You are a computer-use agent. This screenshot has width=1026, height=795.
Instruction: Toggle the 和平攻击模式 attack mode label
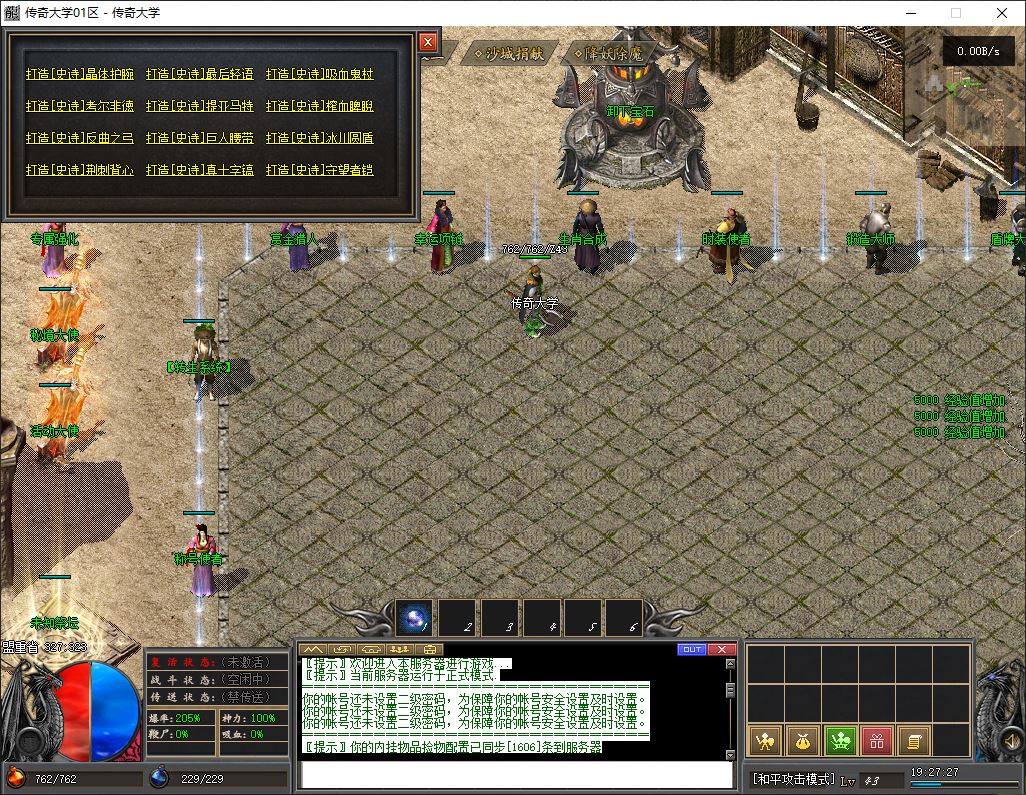click(x=793, y=779)
